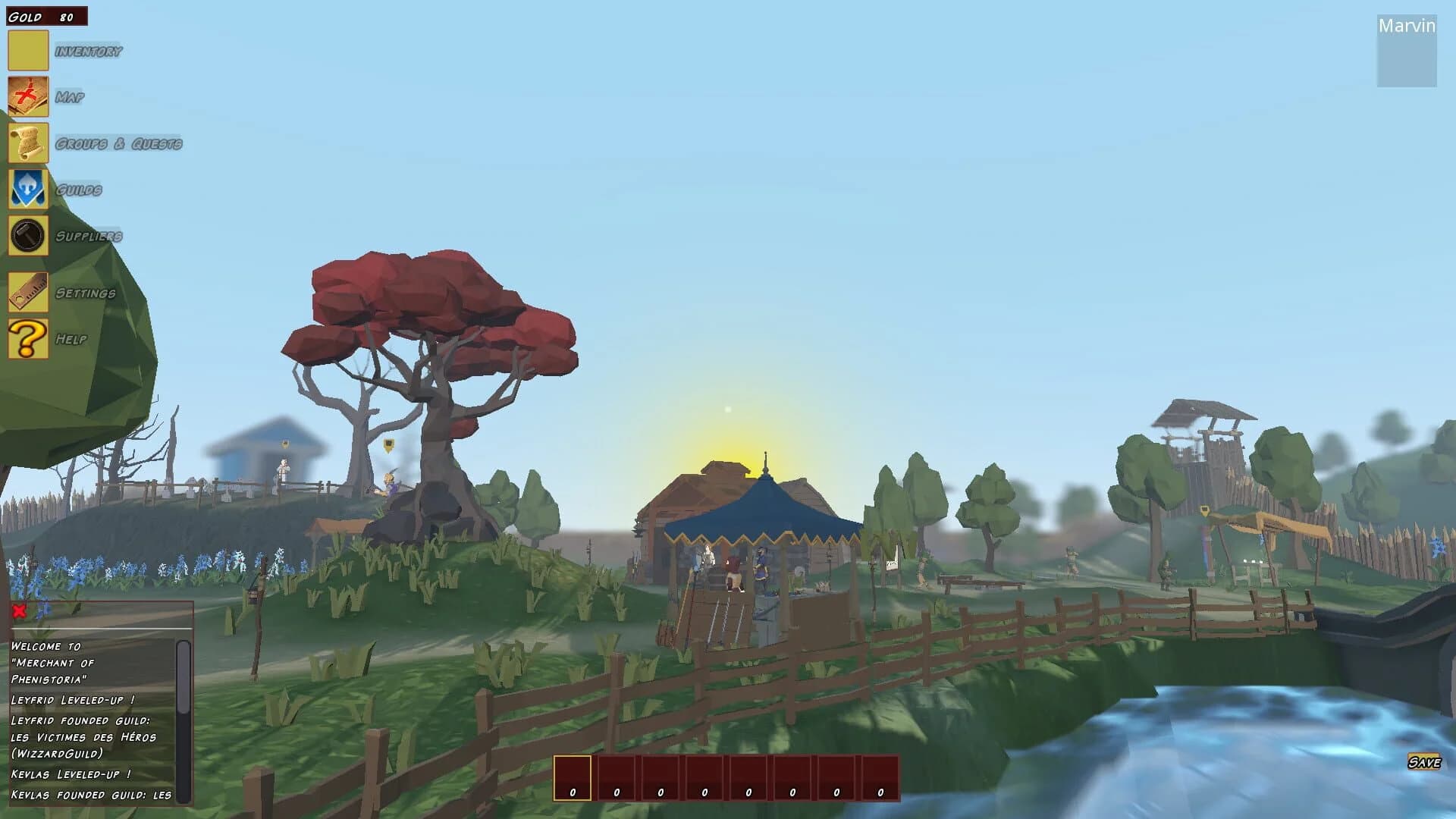The image size is (1456, 819).
Task: Open the Suppliers panel
Action: point(28,235)
